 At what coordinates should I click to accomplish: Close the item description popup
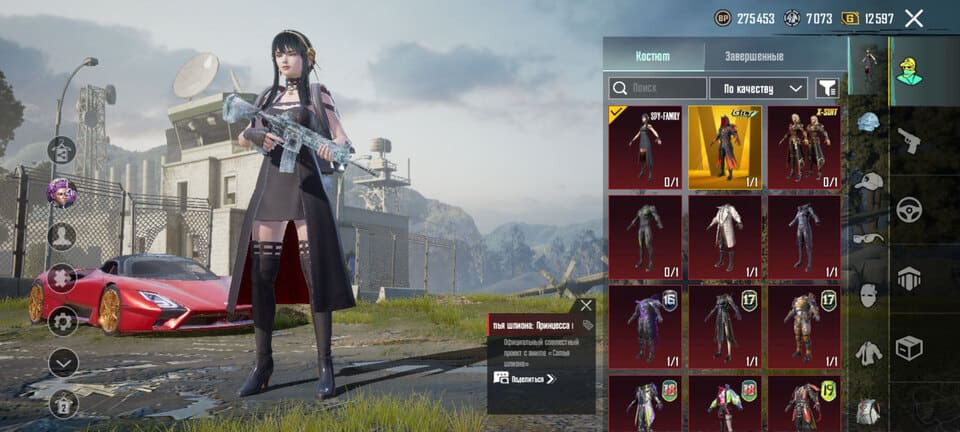(x=586, y=305)
